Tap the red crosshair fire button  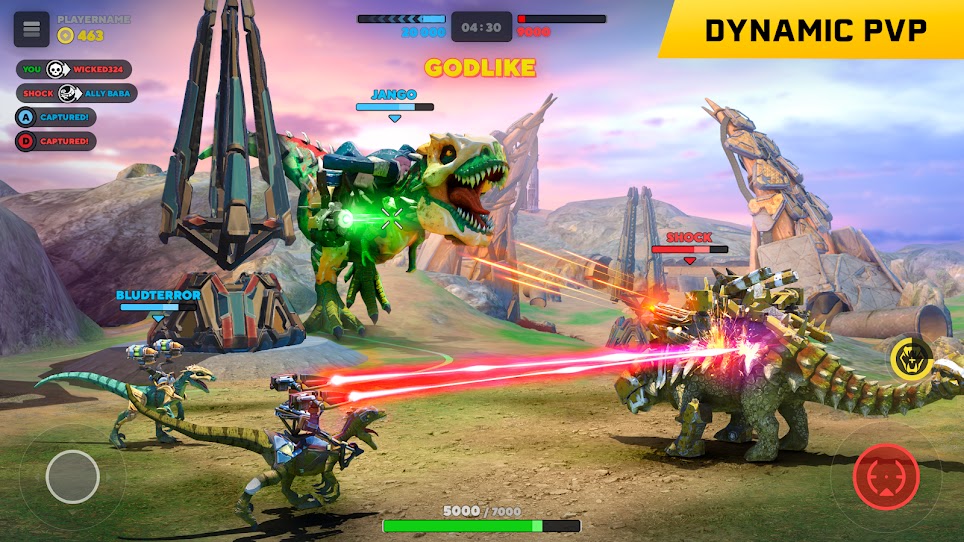(x=886, y=477)
